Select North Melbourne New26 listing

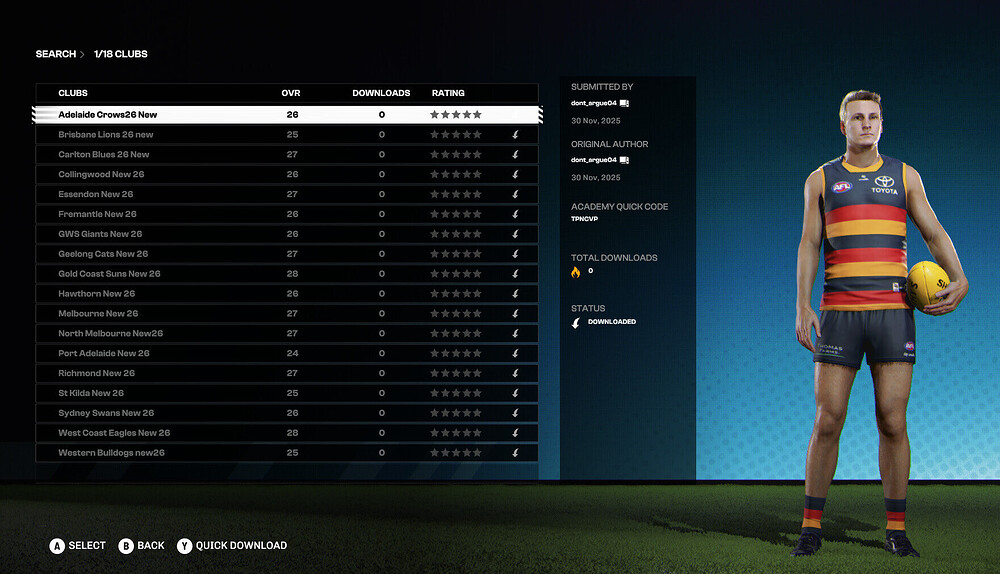[111, 334]
